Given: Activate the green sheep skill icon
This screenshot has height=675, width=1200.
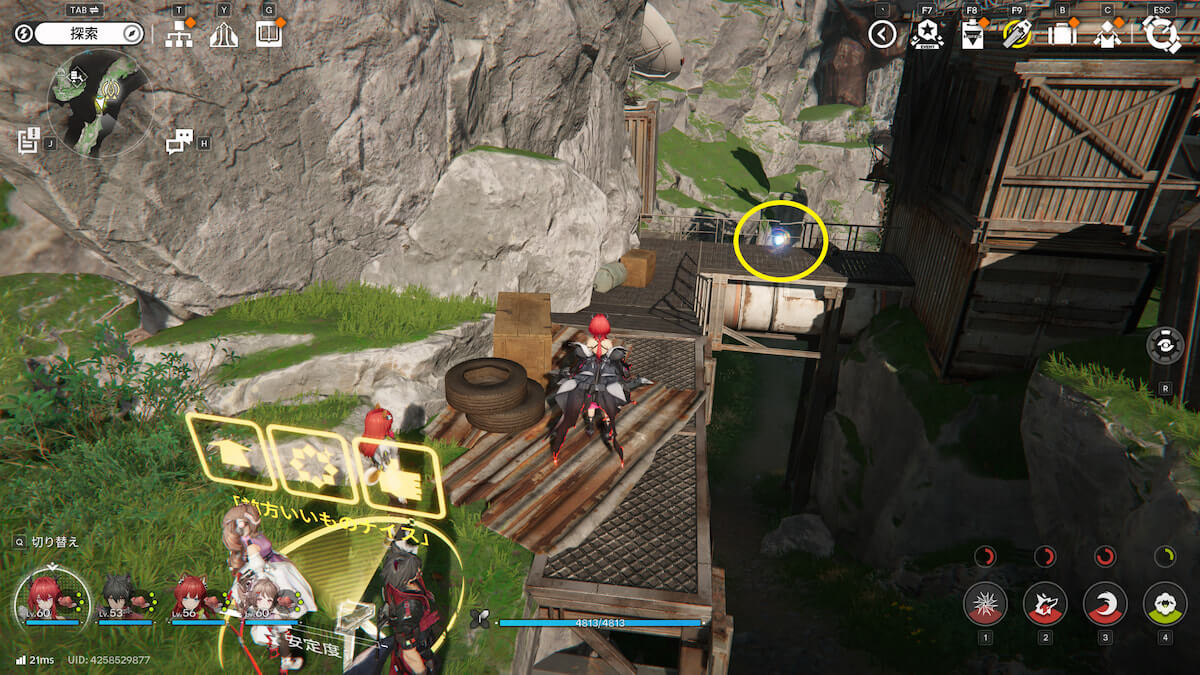Looking at the screenshot, I should click(x=1165, y=604).
